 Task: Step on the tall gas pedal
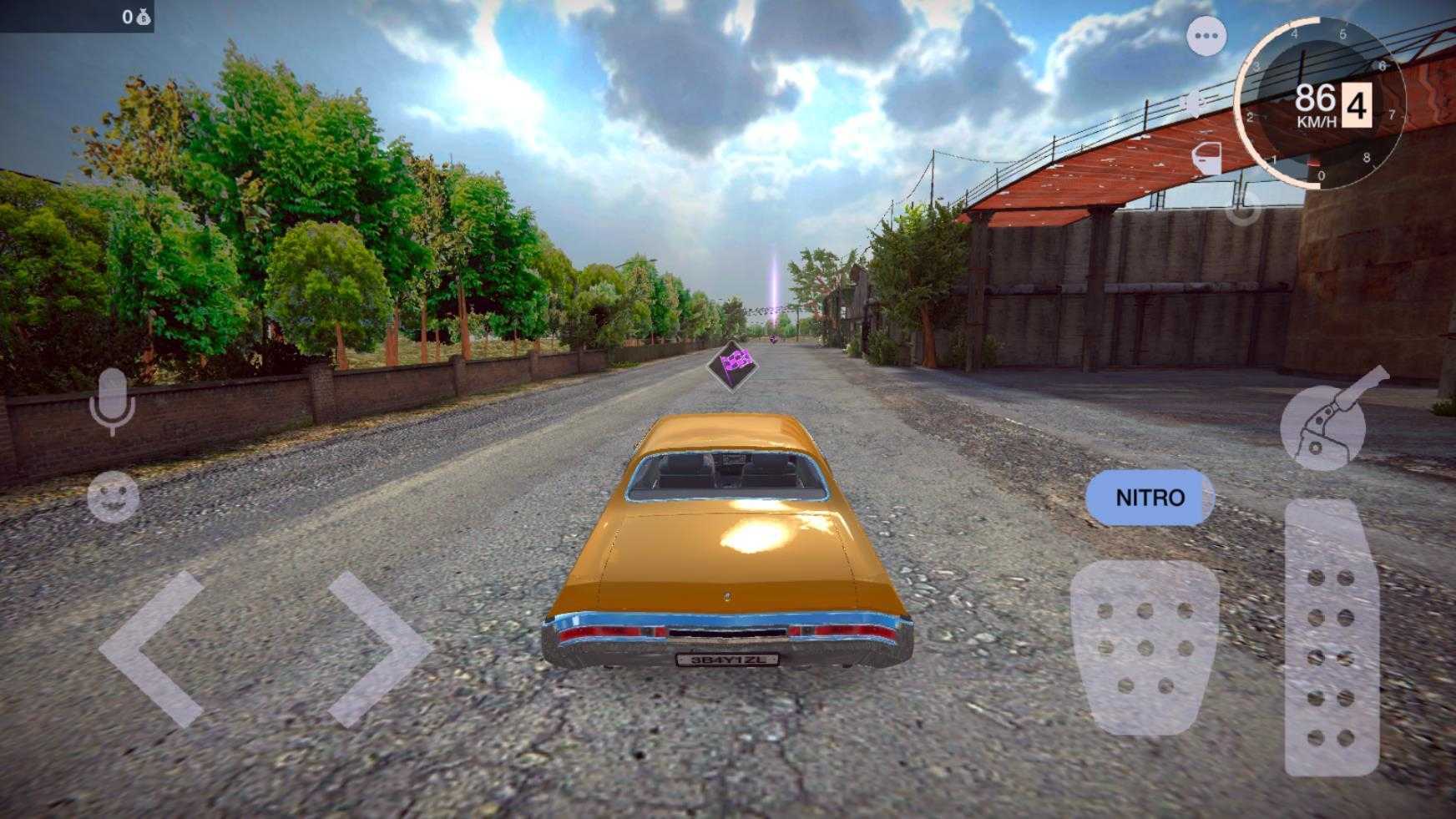[1331, 637]
